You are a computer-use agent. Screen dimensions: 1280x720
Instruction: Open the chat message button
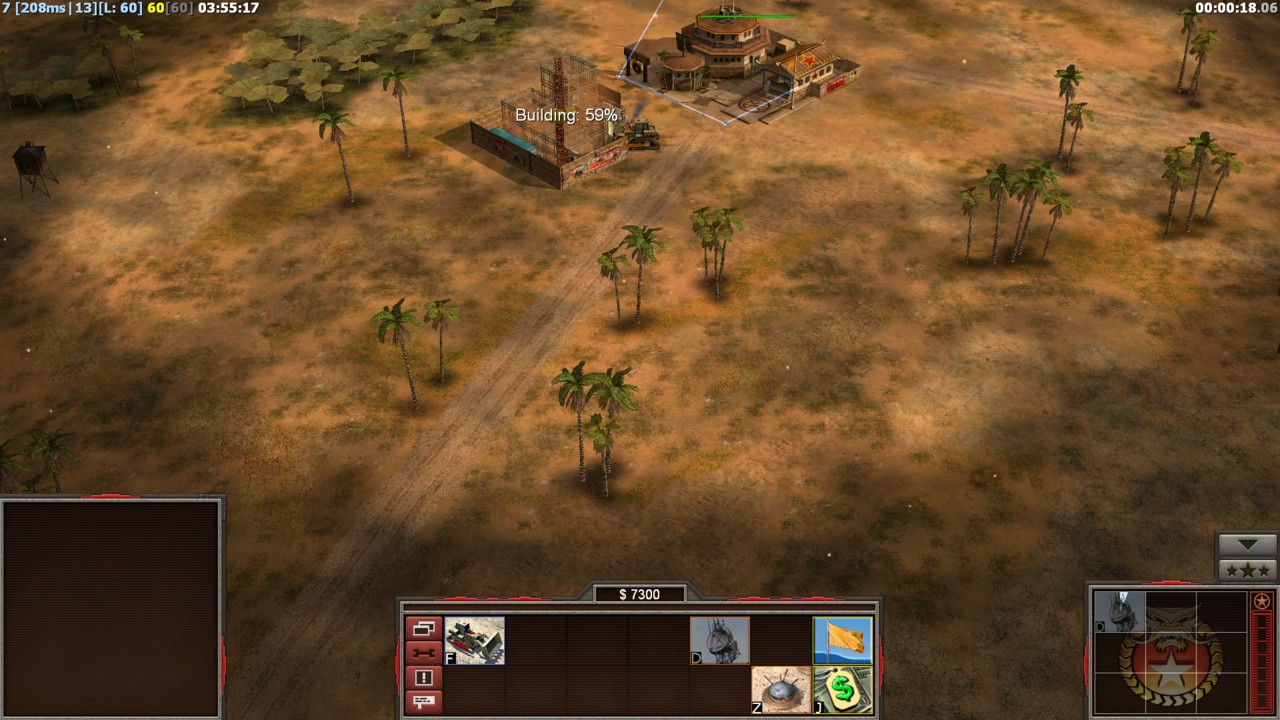coord(423,701)
